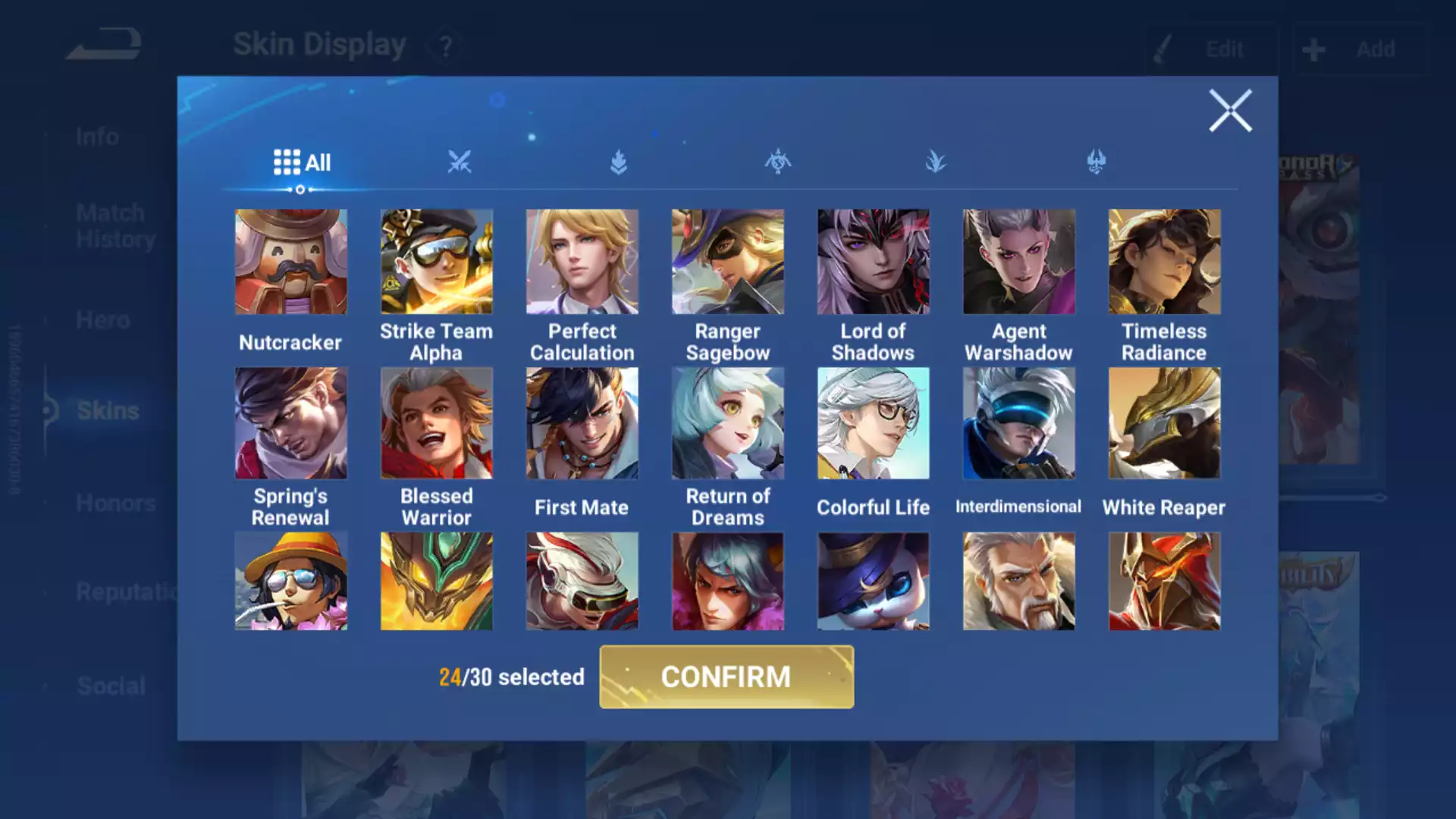Pick the Perfect Calculation skin
1456x819 pixels.
[582, 262]
